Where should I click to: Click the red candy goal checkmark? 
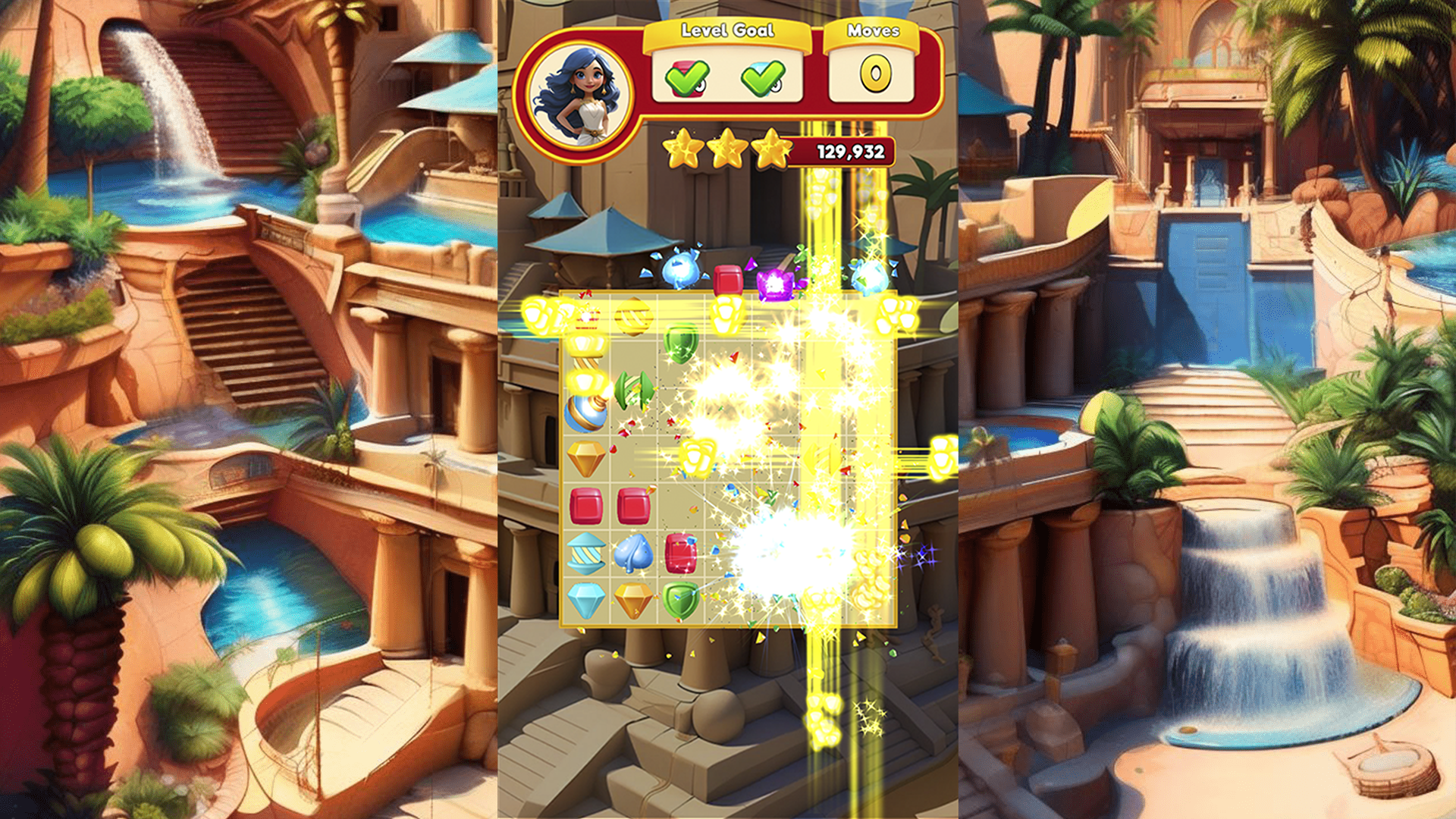click(x=687, y=77)
